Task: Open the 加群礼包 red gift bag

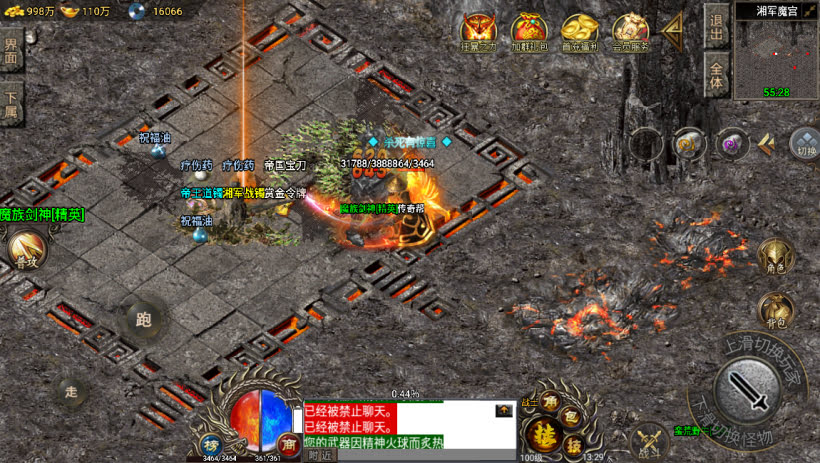Action: (528, 31)
